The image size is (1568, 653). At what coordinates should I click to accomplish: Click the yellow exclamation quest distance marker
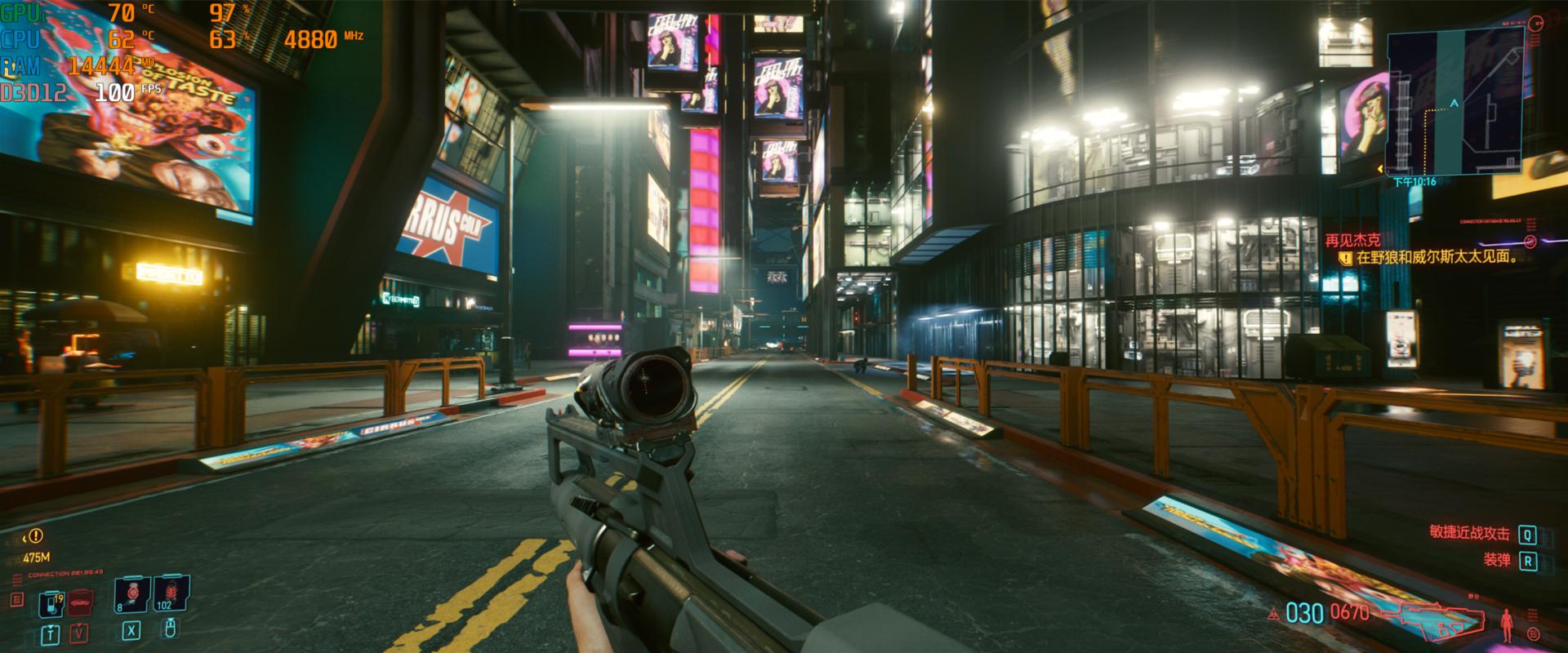pyautogui.click(x=36, y=536)
